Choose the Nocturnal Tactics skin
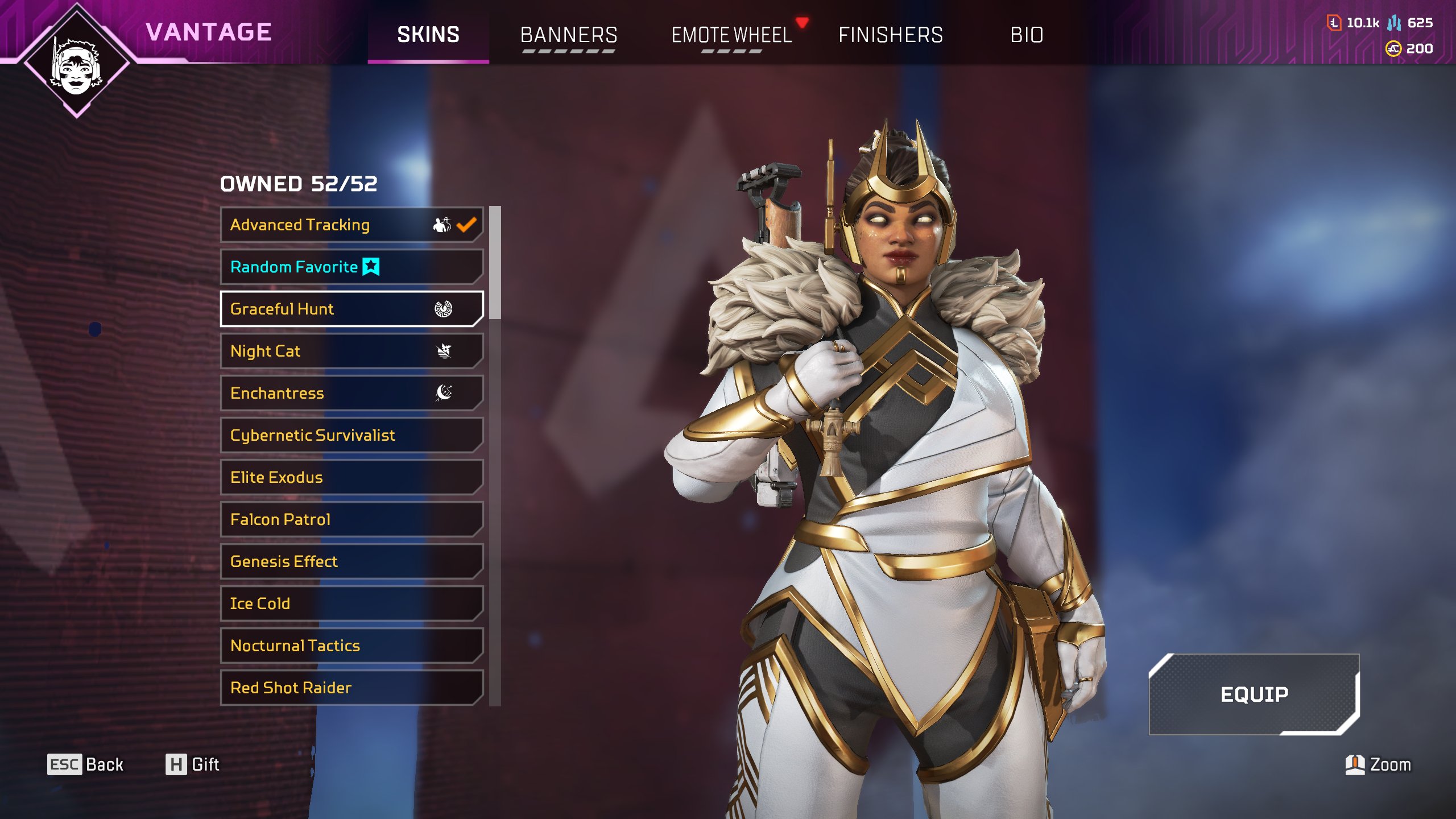The image size is (1456, 819). pos(351,646)
